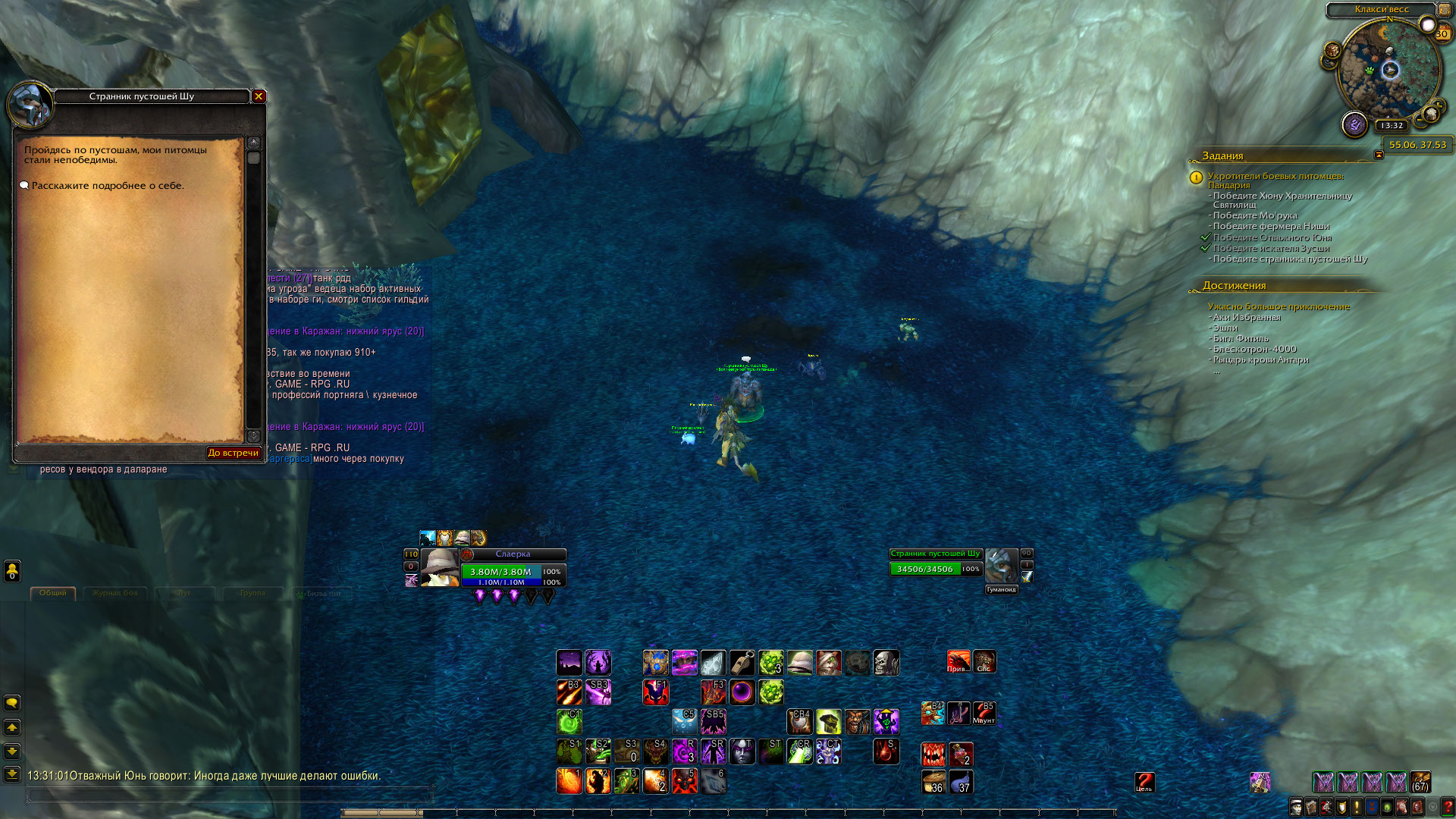
Task: Choose the 'Расскажите подробнее о себе' reply
Action: pyautogui.click(x=107, y=186)
